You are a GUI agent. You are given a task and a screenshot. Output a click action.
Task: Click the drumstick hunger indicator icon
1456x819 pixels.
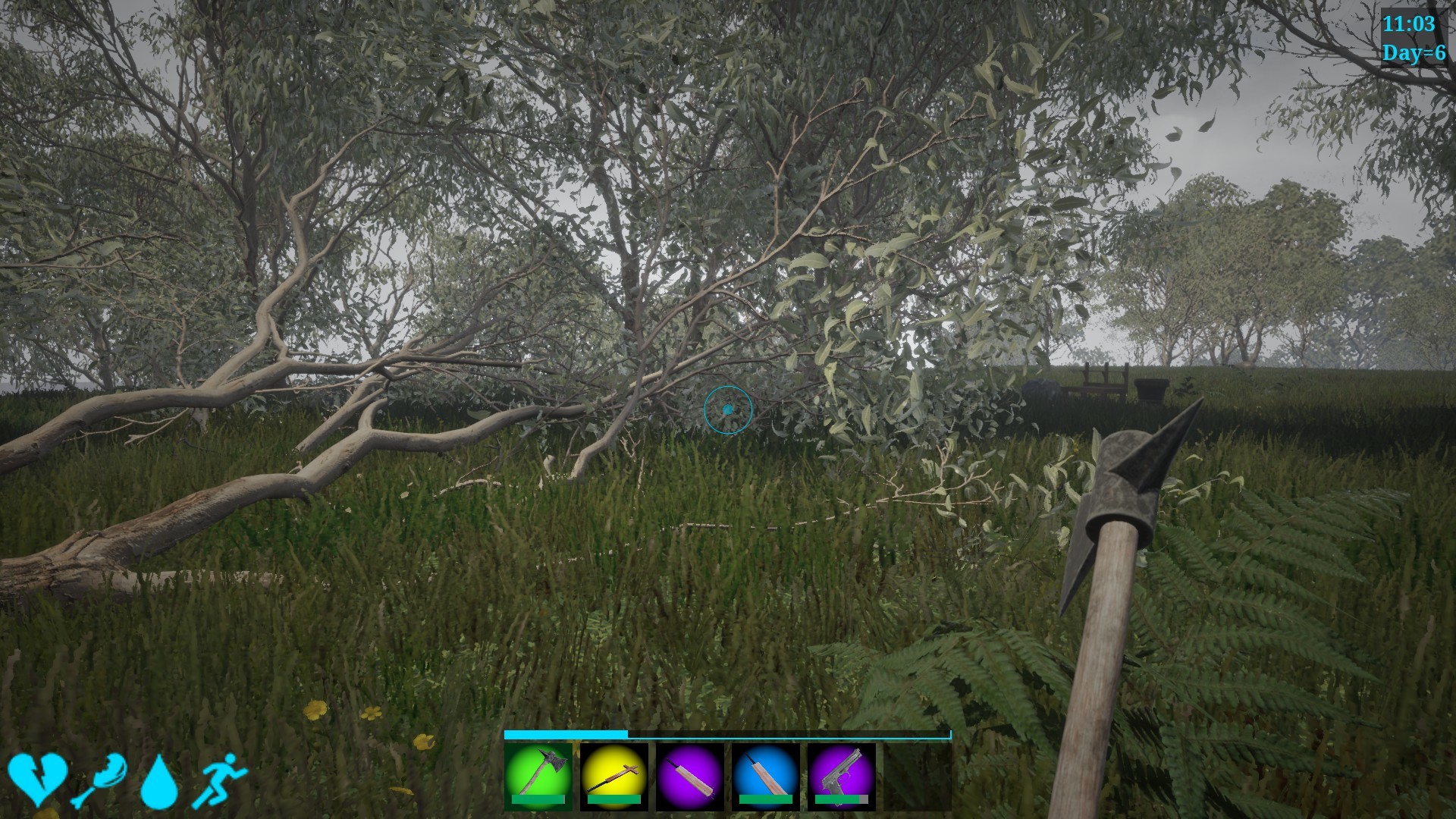click(x=101, y=783)
